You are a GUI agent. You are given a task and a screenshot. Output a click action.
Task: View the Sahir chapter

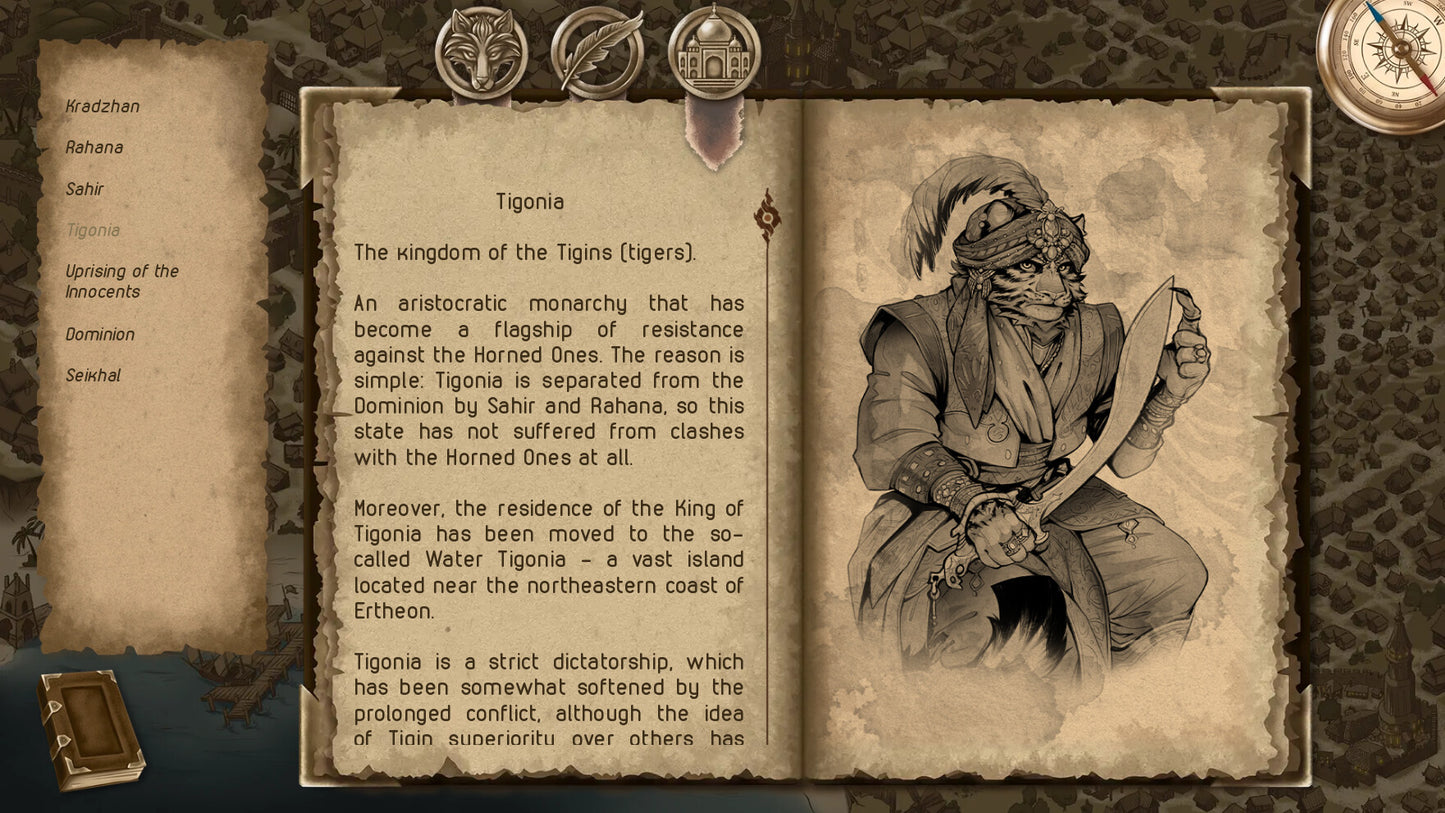(86, 189)
